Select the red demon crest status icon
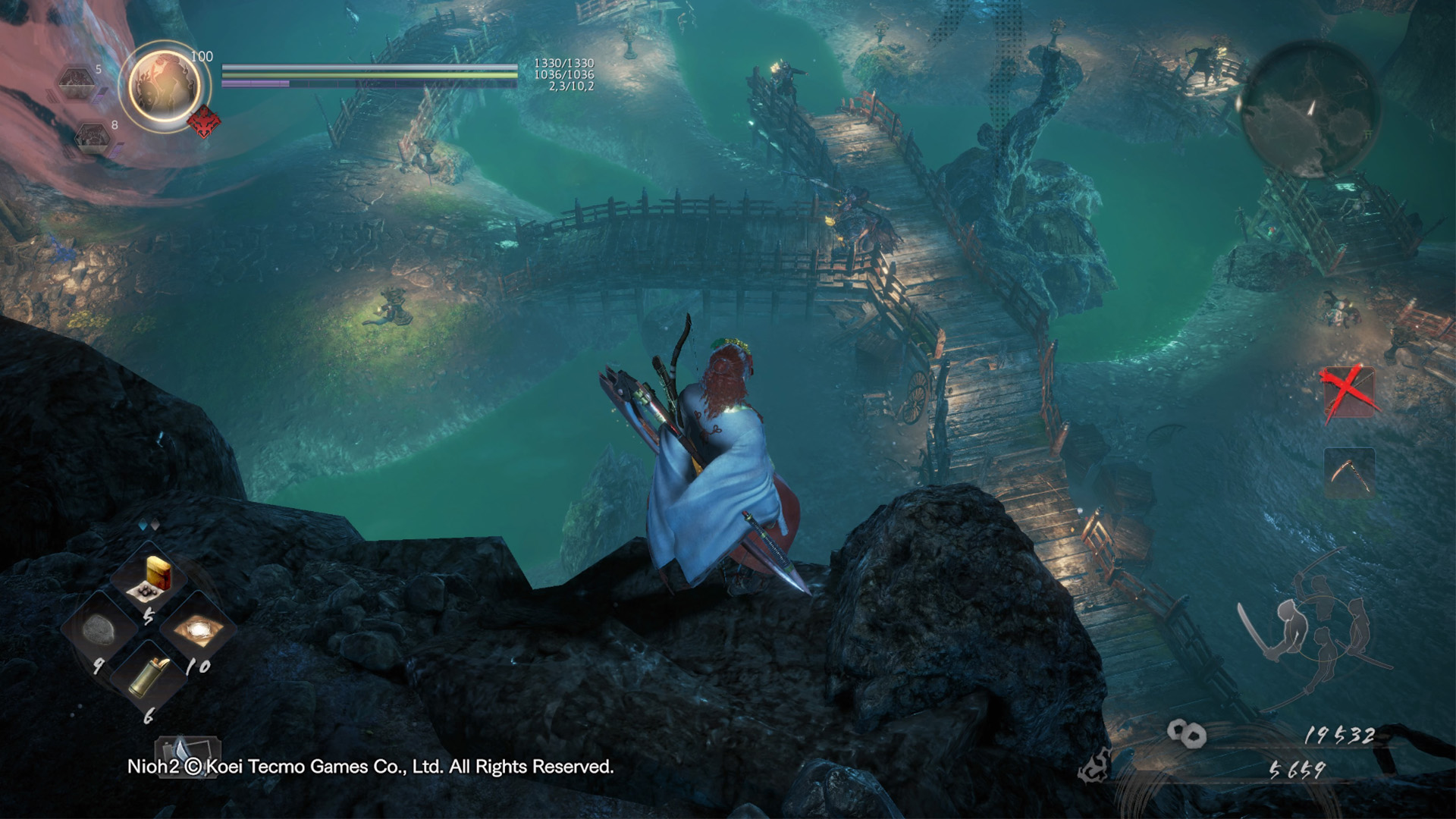Image resolution: width=1456 pixels, height=819 pixels. point(204,121)
